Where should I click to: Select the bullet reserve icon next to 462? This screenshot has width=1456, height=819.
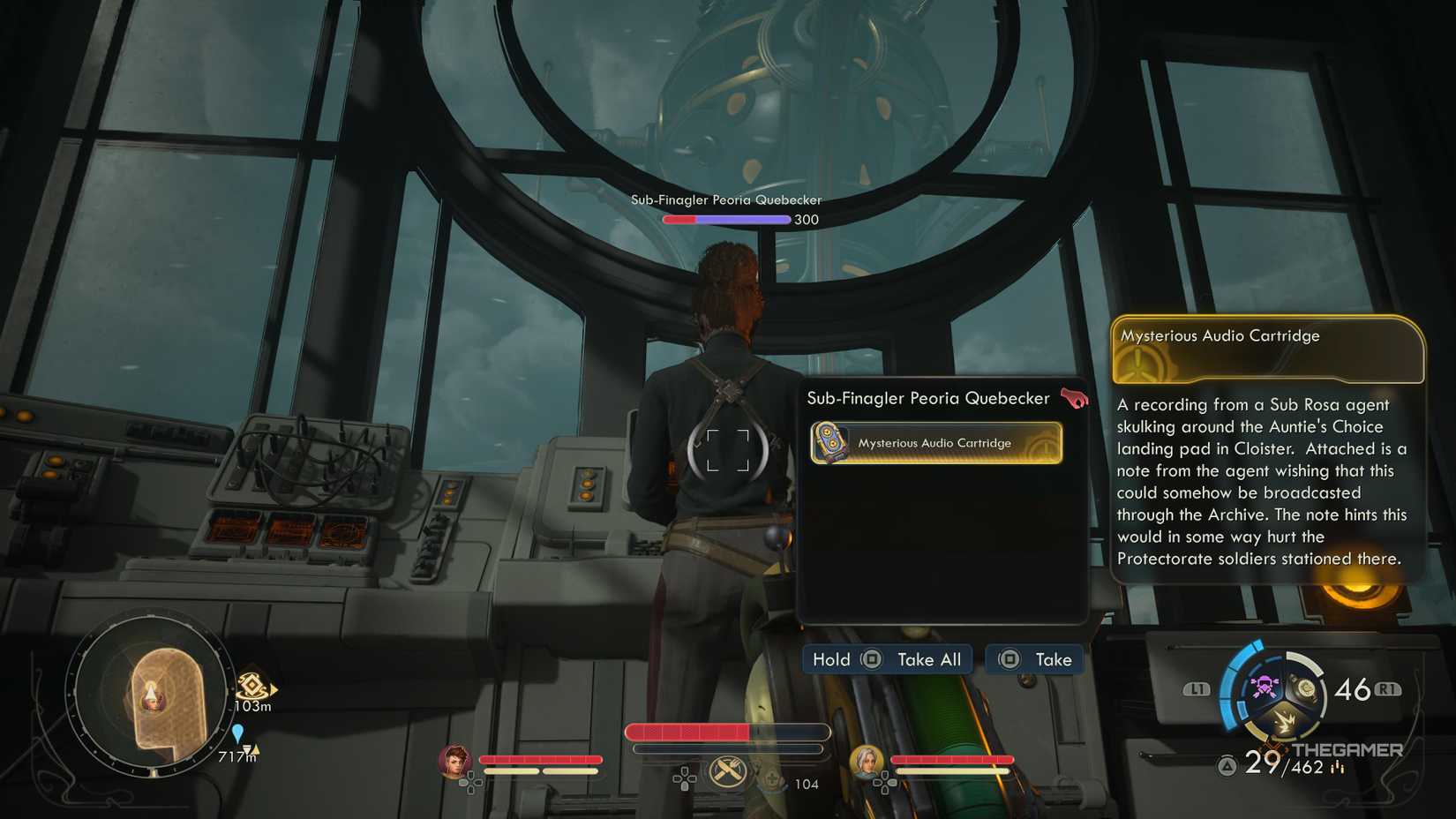(x=1338, y=769)
